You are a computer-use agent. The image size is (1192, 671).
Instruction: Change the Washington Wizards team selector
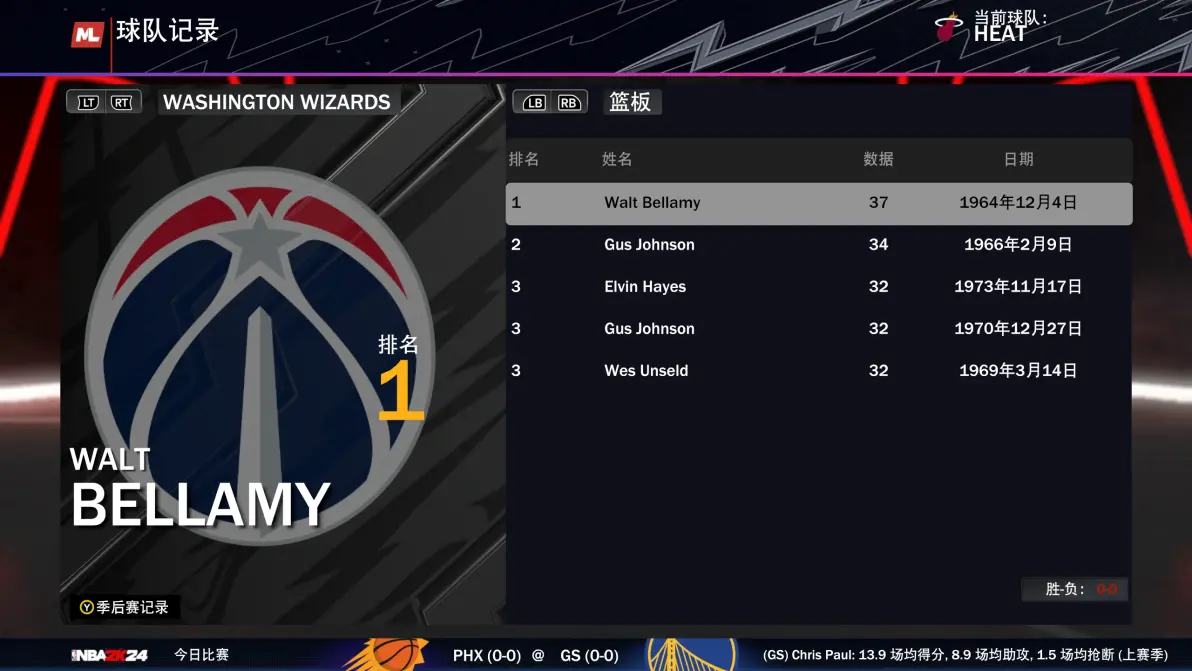276,102
